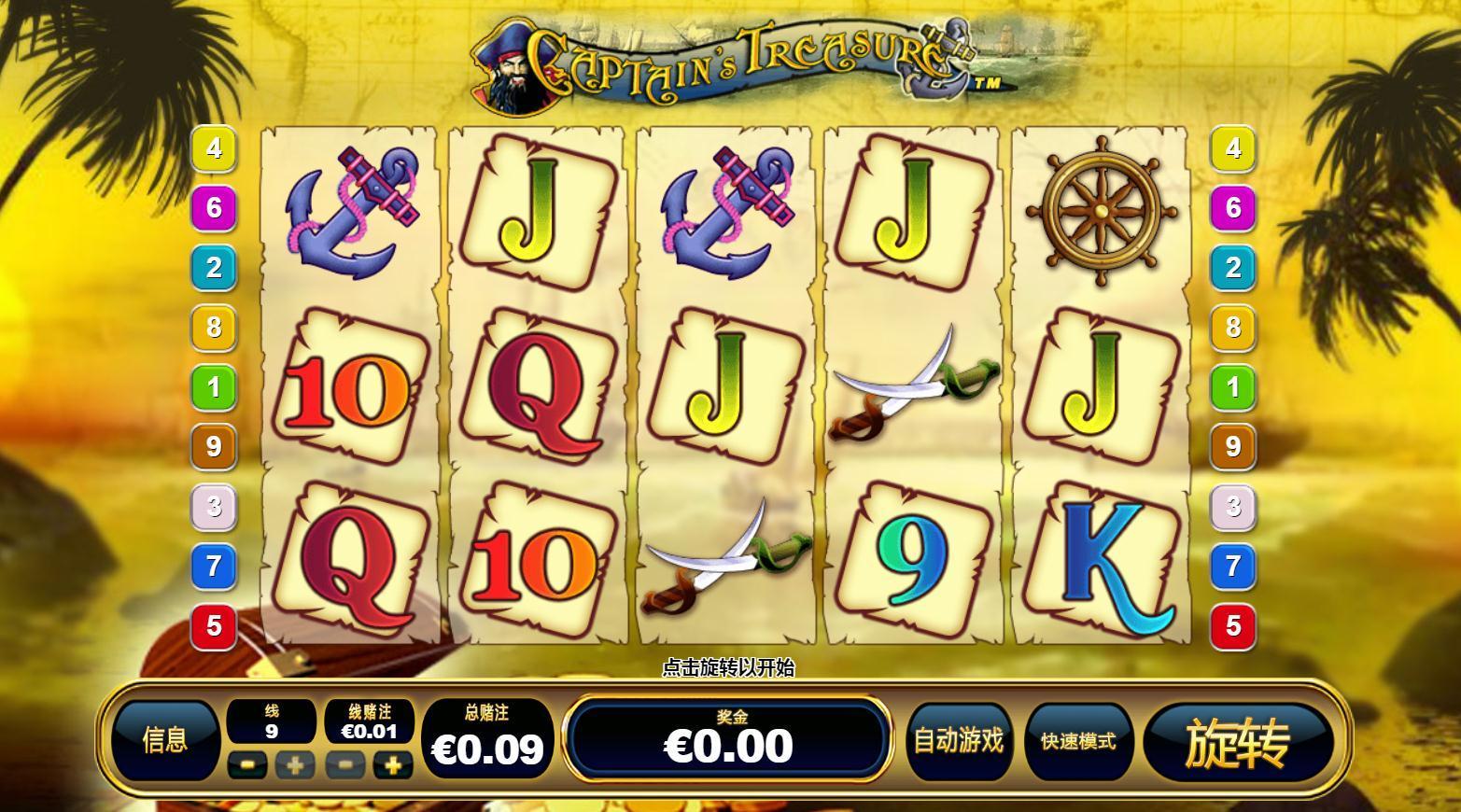Lower the line bet (线赌注)

coord(345,766)
